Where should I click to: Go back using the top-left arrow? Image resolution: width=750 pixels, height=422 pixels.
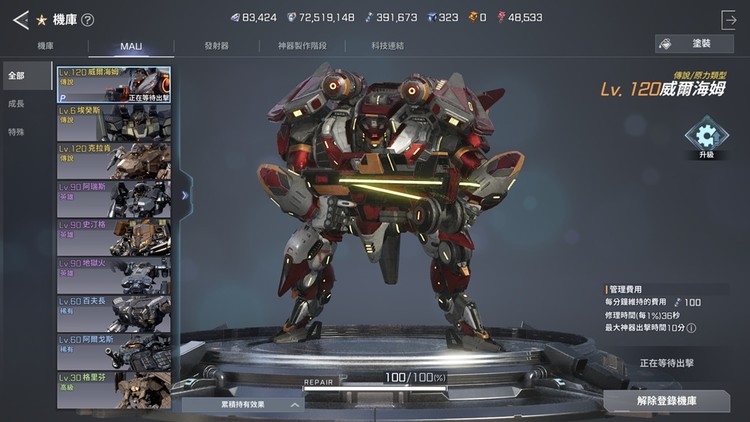tap(20, 19)
